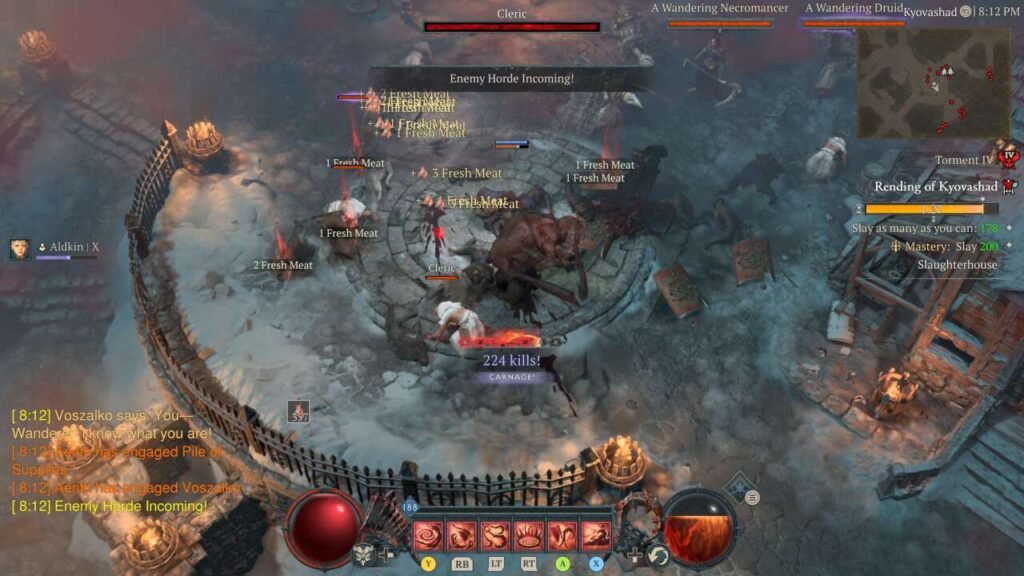Select the Rending of Kyovashad objective
Screen dimensions: 1024x576
pos(937,187)
